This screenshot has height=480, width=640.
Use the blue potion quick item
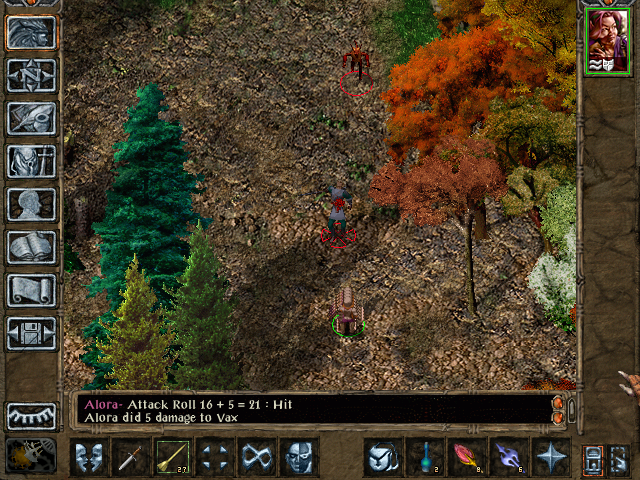point(426,457)
